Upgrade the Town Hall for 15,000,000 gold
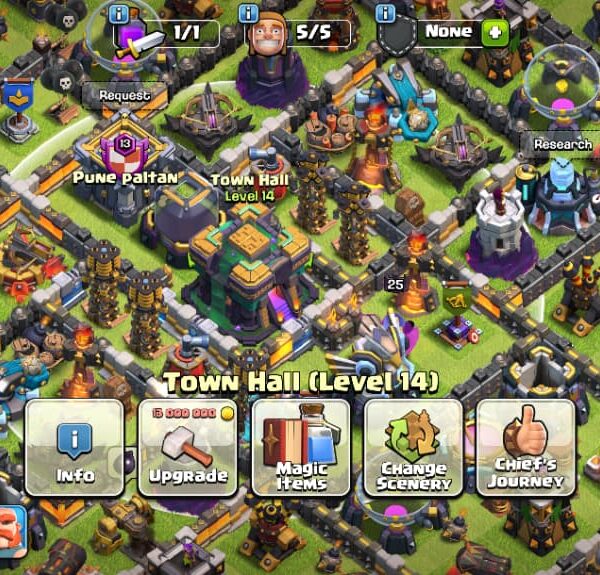Screen dimensions: 600x575 (x=188, y=447)
